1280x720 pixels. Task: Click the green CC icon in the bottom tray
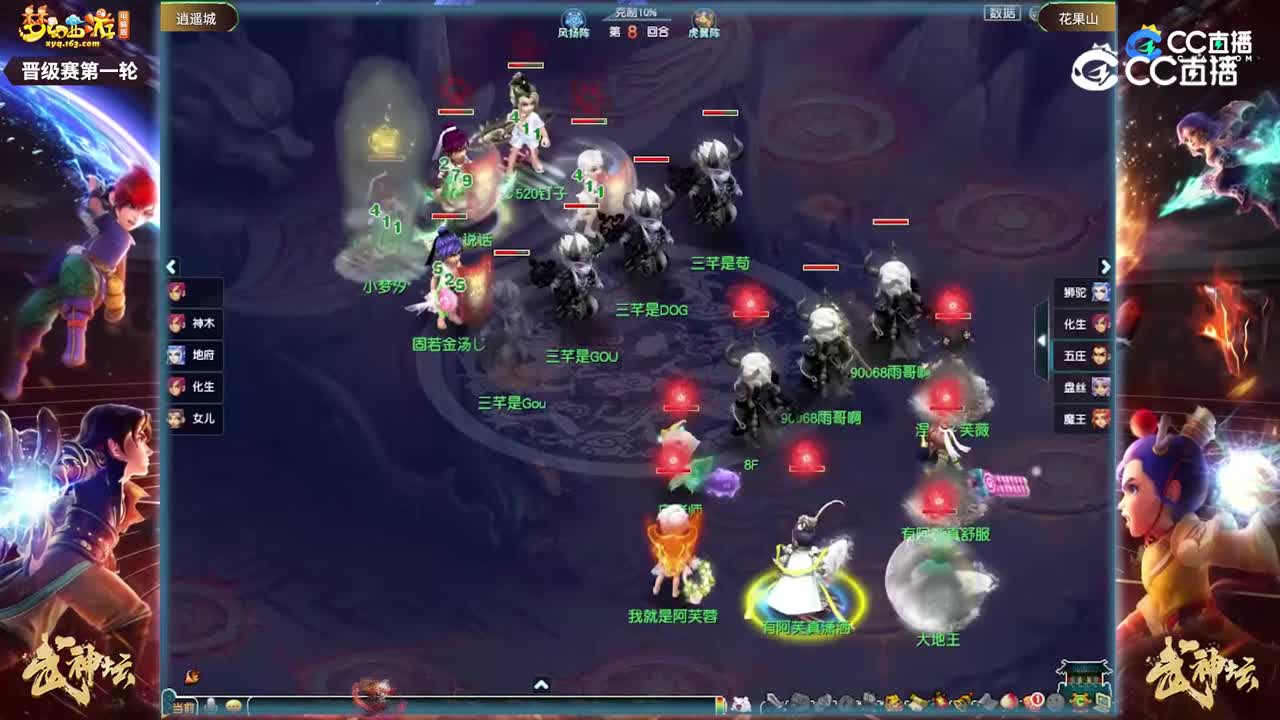click(x=1078, y=700)
